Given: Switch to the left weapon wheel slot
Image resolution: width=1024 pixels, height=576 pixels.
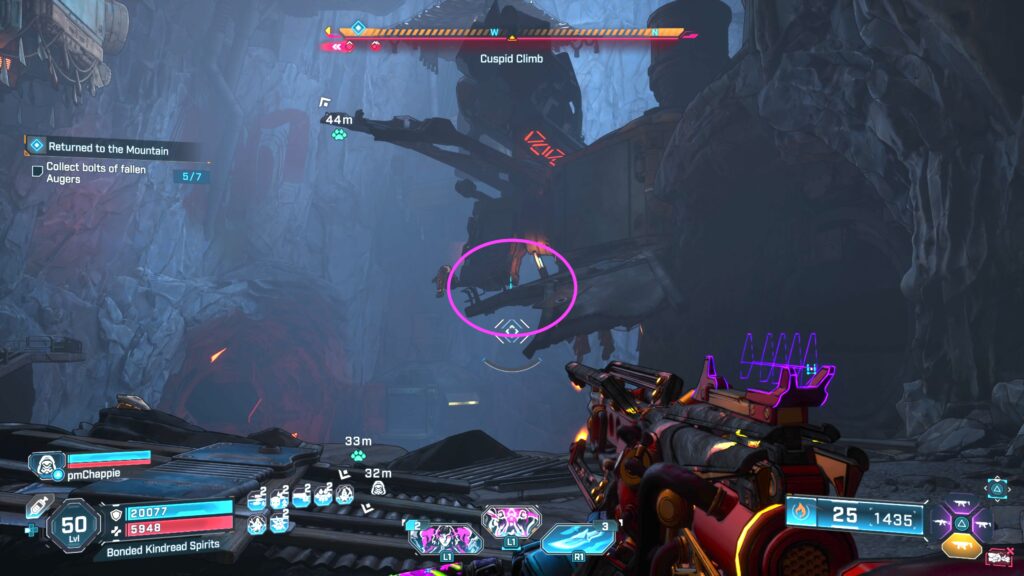Looking at the screenshot, I should coord(939,523).
